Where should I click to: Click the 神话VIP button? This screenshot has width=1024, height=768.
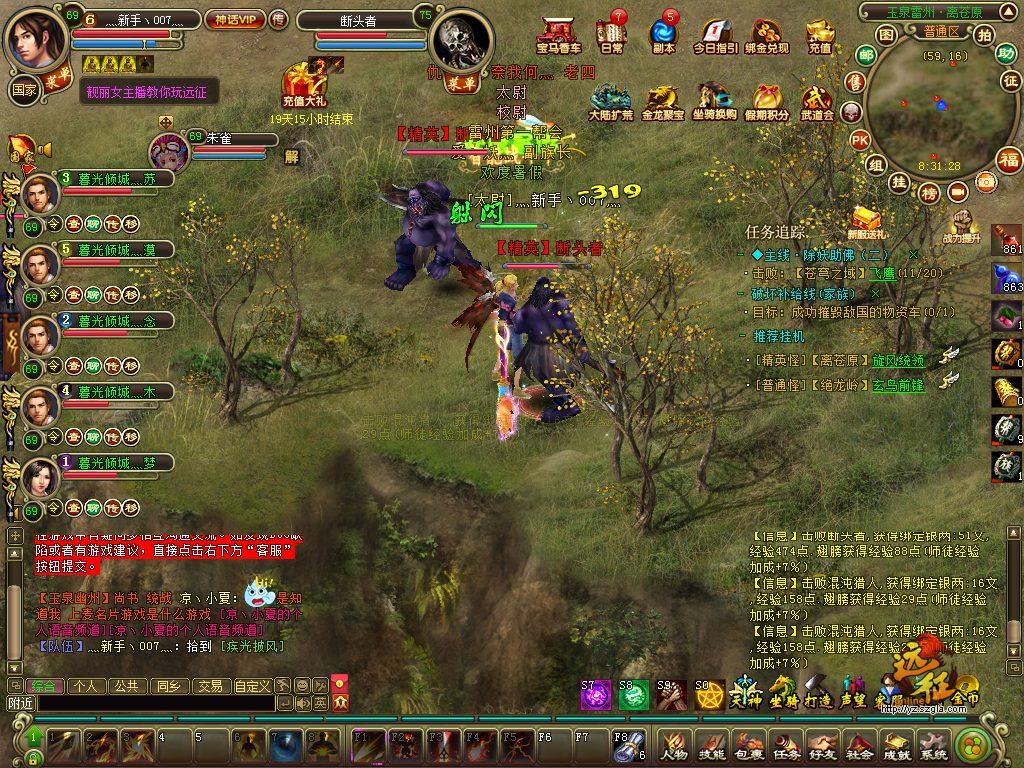[233, 19]
